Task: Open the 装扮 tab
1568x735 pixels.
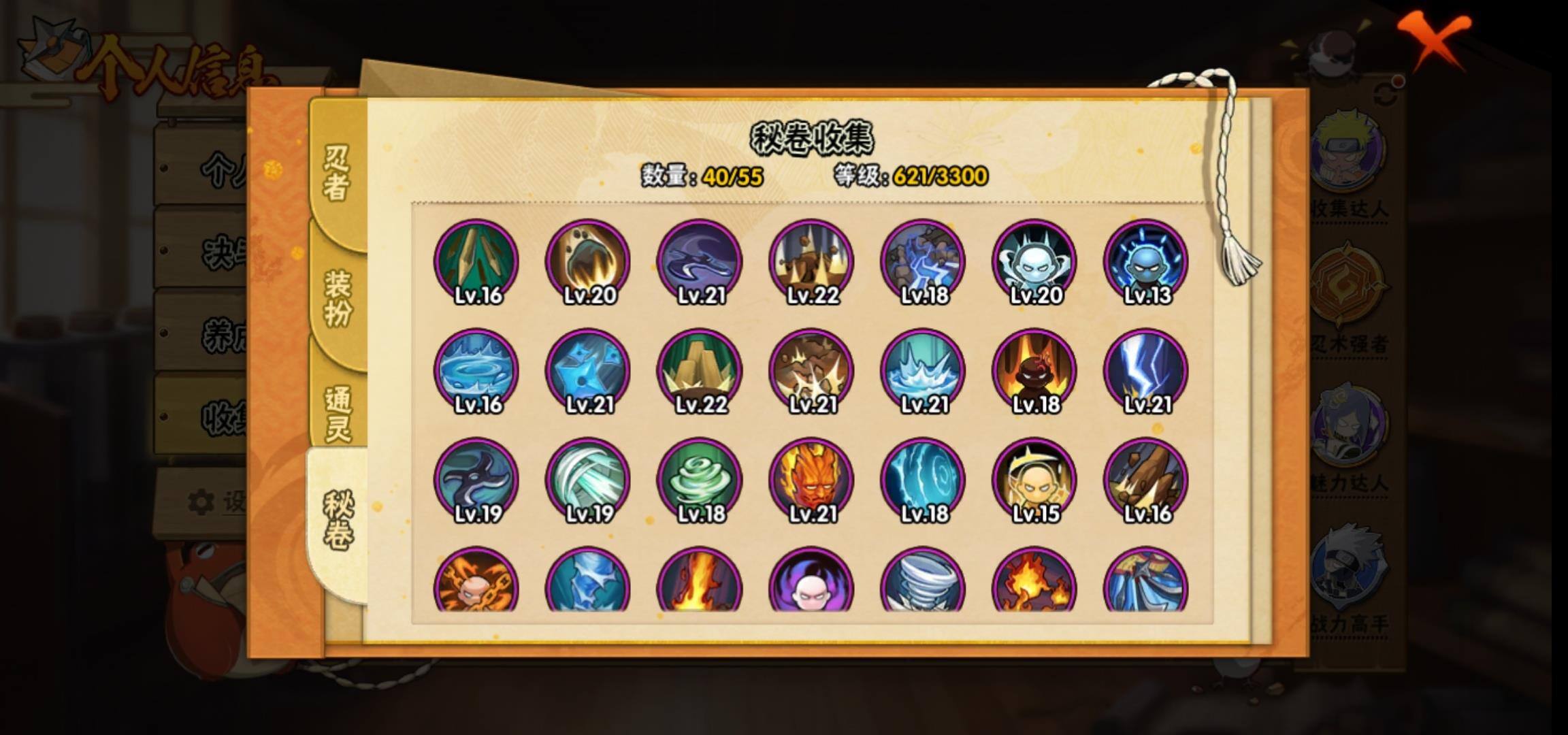Action: point(338,298)
